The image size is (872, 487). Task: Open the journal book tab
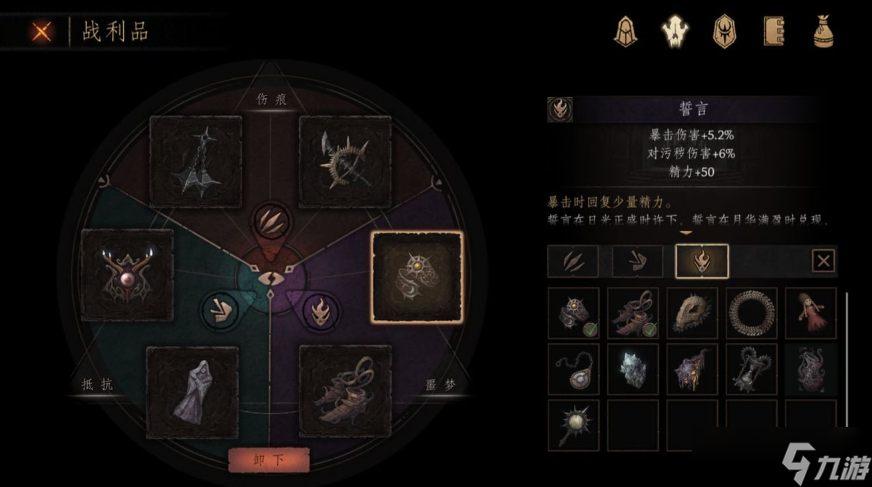click(x=771, y=32)
